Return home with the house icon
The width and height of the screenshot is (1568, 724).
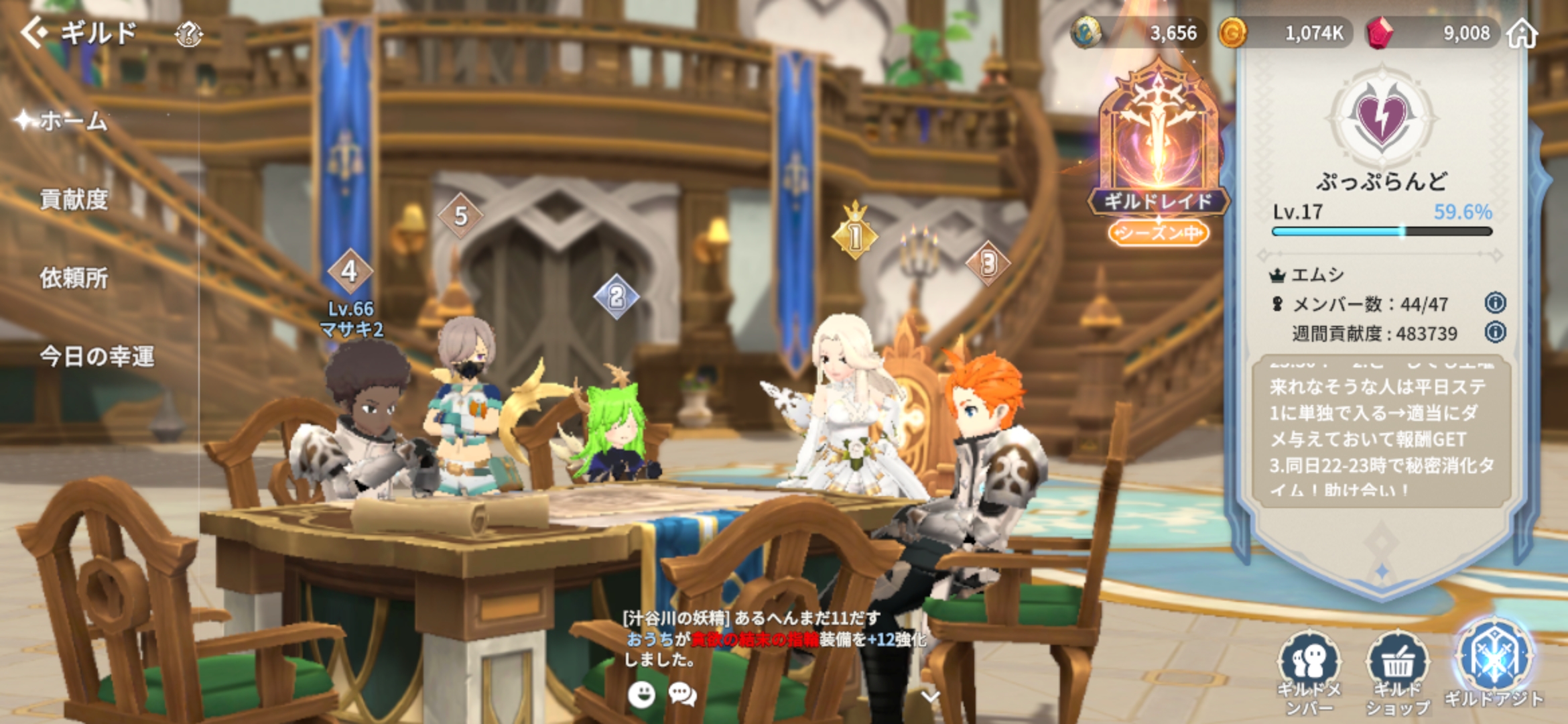click(x=1522, y=34)
